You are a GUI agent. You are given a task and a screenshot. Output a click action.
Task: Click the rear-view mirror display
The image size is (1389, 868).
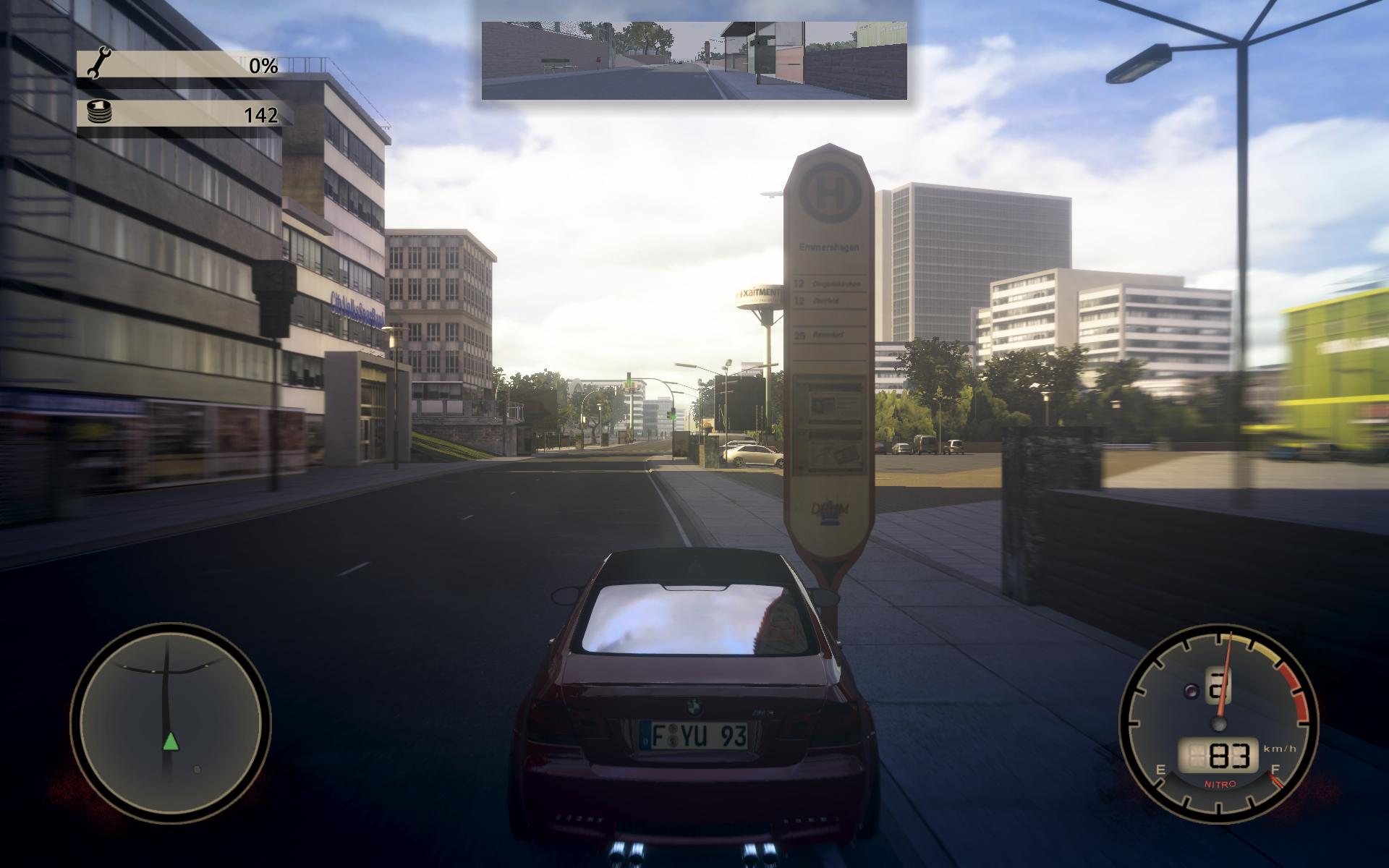tap(694, 60)
